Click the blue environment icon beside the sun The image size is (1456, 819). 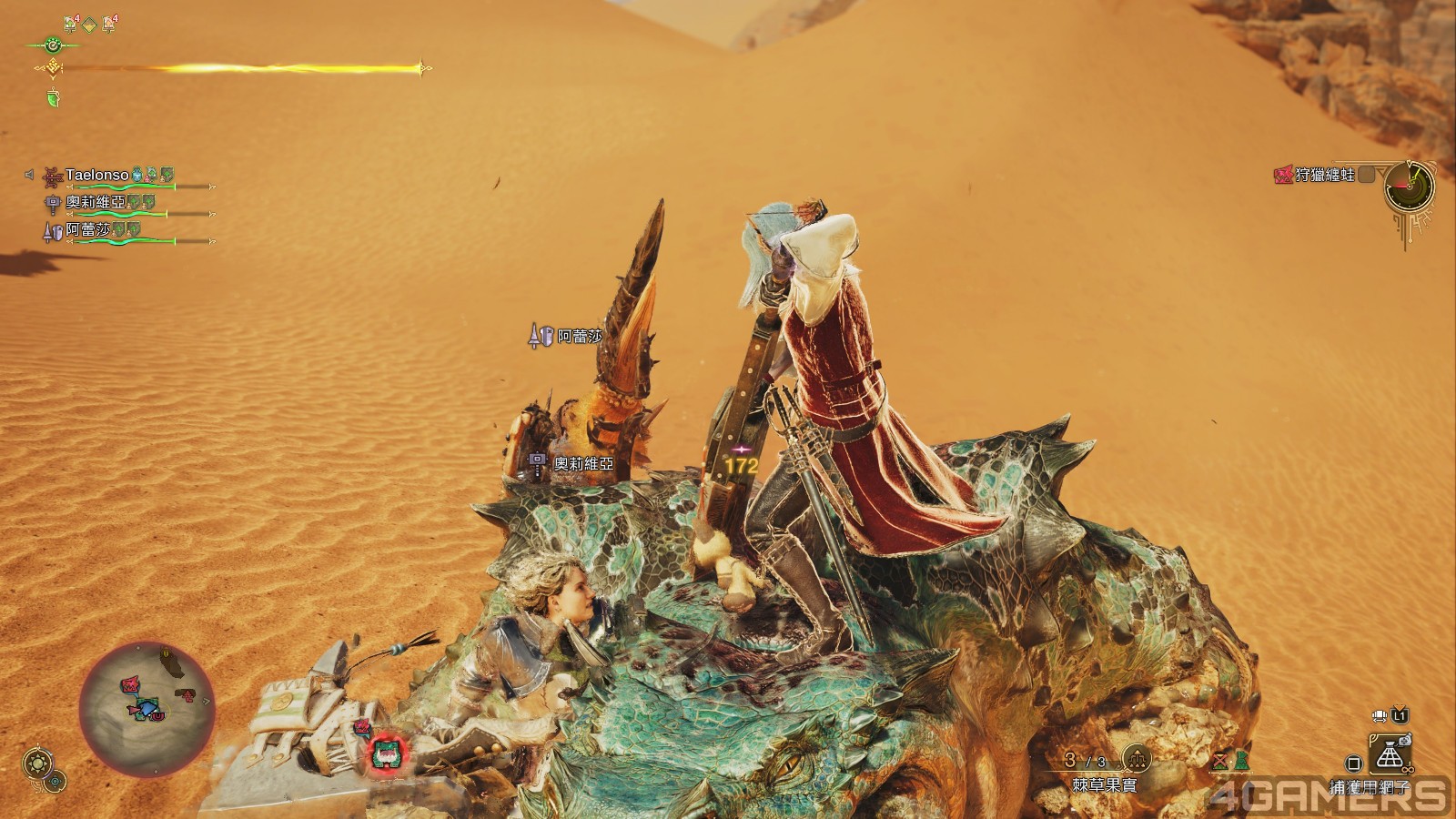pyautogui.click(x=56, y=780)
